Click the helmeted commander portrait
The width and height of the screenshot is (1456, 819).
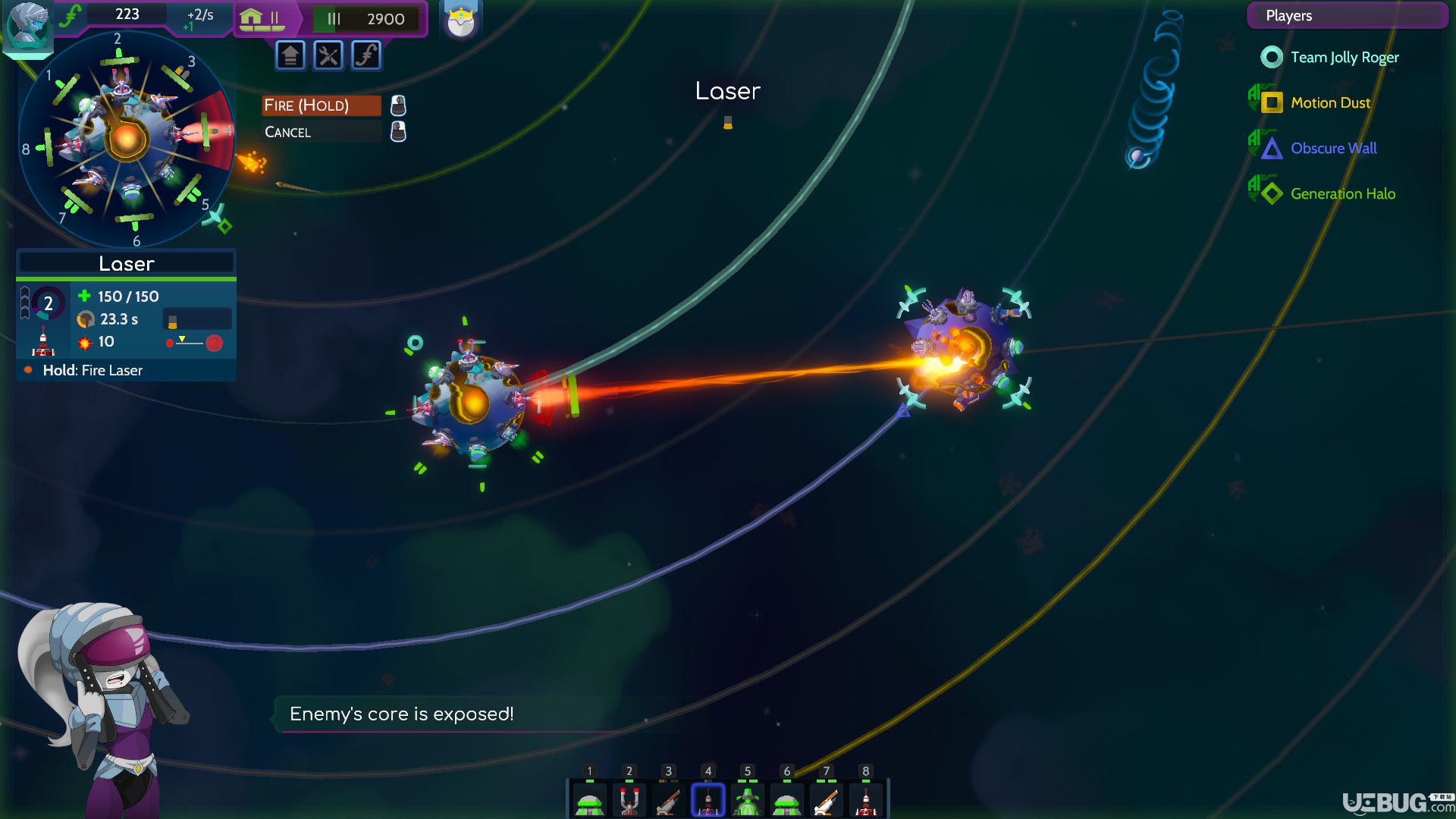[28, 27]
